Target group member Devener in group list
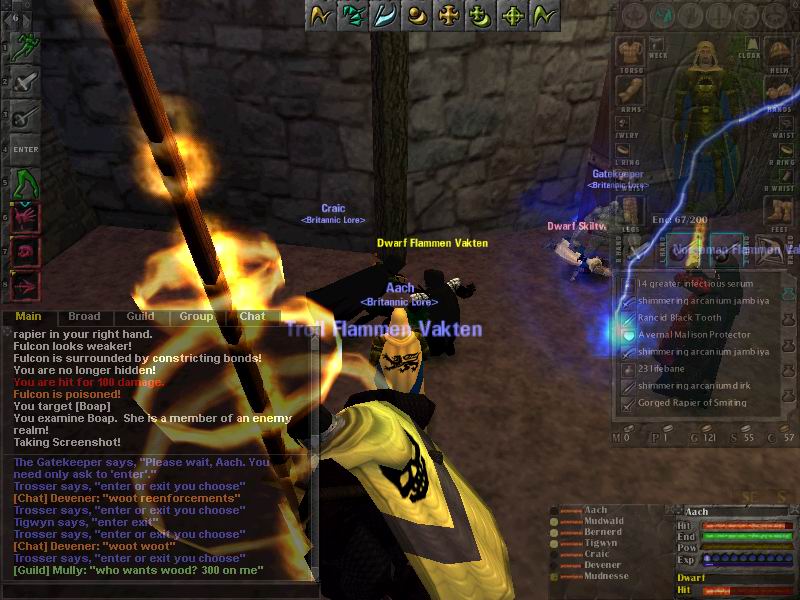Screen dimensions: 800x600 coord(603,565)
